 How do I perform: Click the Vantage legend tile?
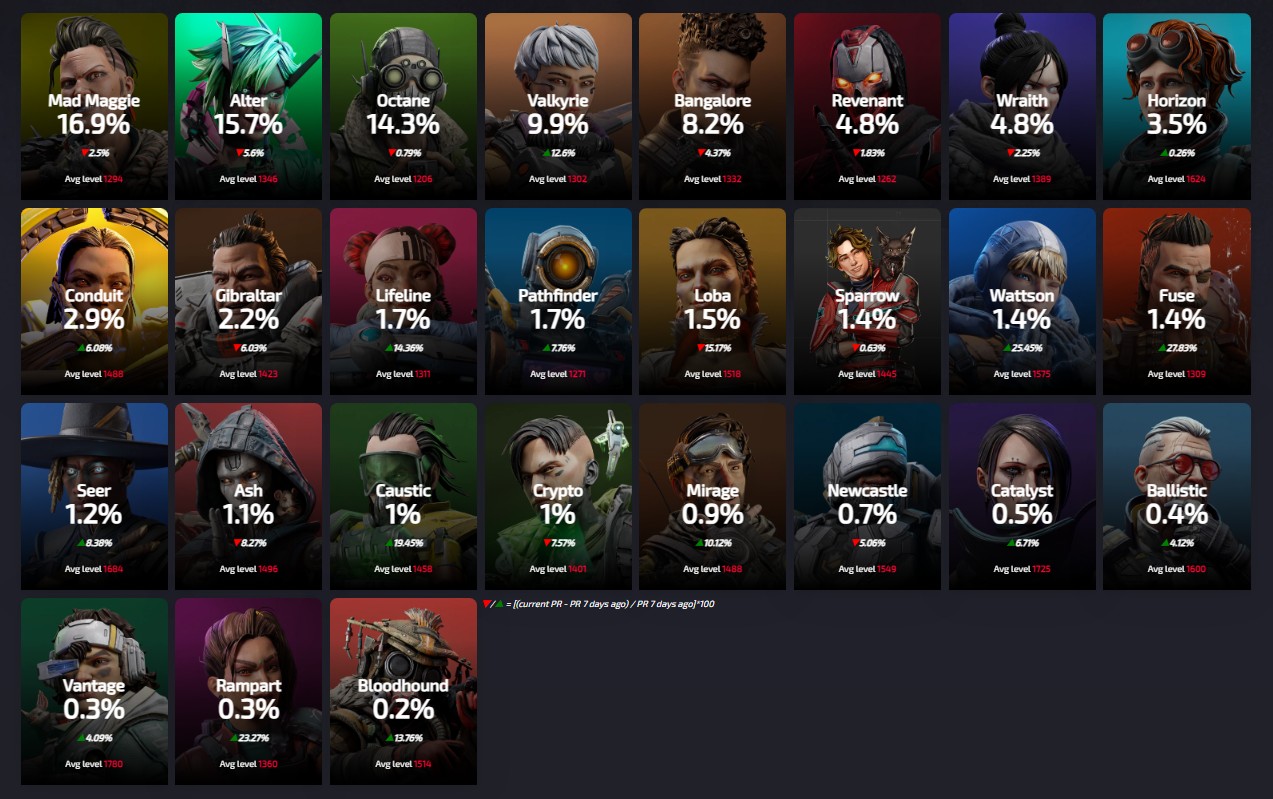94,691
